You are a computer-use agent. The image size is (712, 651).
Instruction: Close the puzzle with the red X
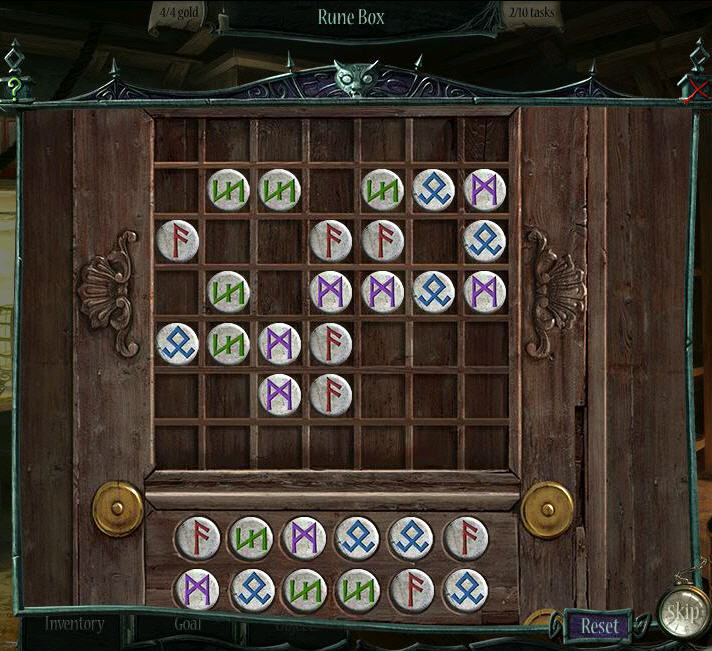coord(697,91)
